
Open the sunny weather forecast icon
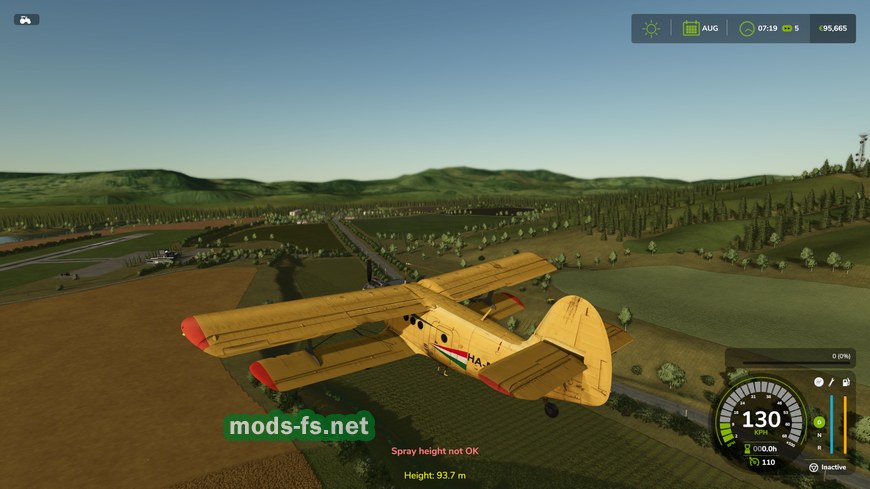(x=651, y=28)
